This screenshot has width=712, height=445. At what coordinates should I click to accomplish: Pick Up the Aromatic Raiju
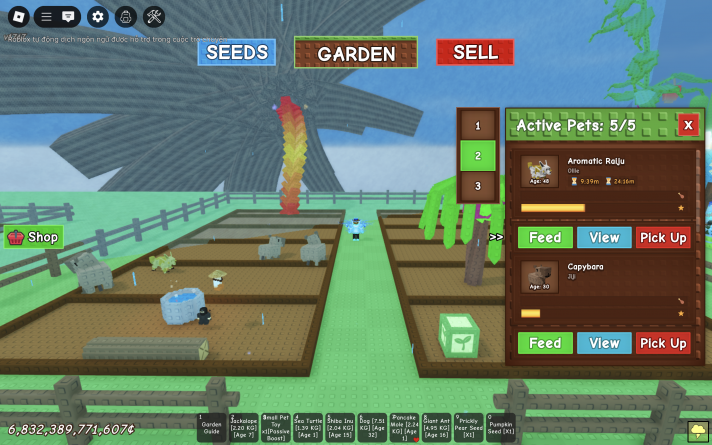coord(663,238)
